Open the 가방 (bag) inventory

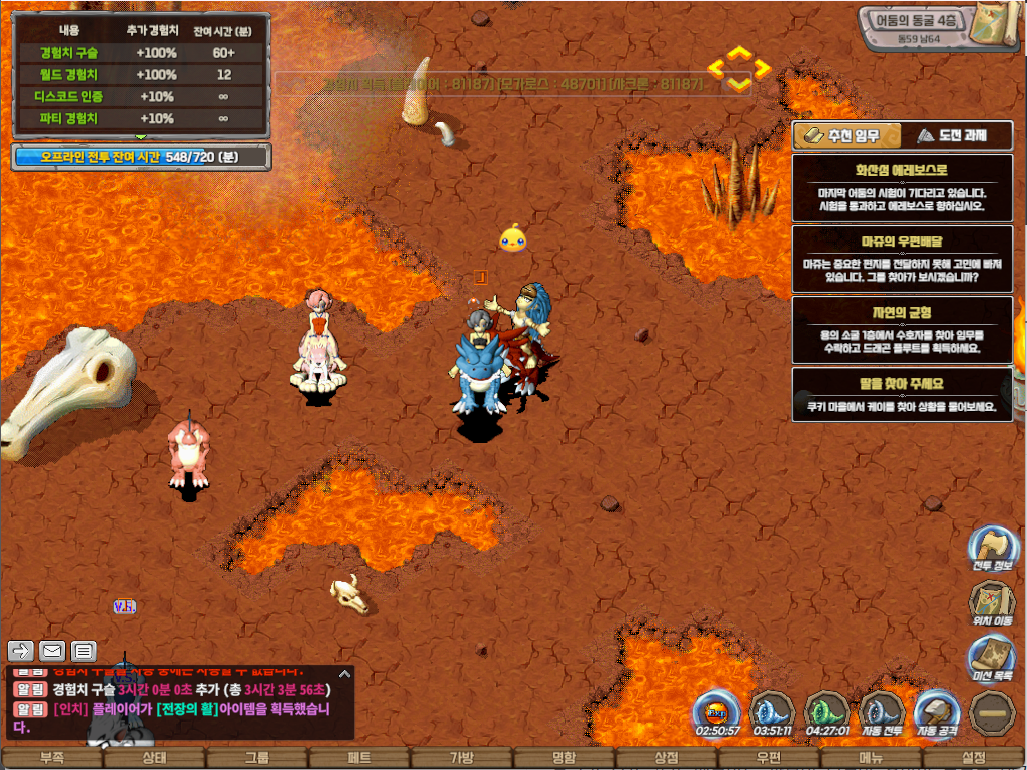[462, 758]
